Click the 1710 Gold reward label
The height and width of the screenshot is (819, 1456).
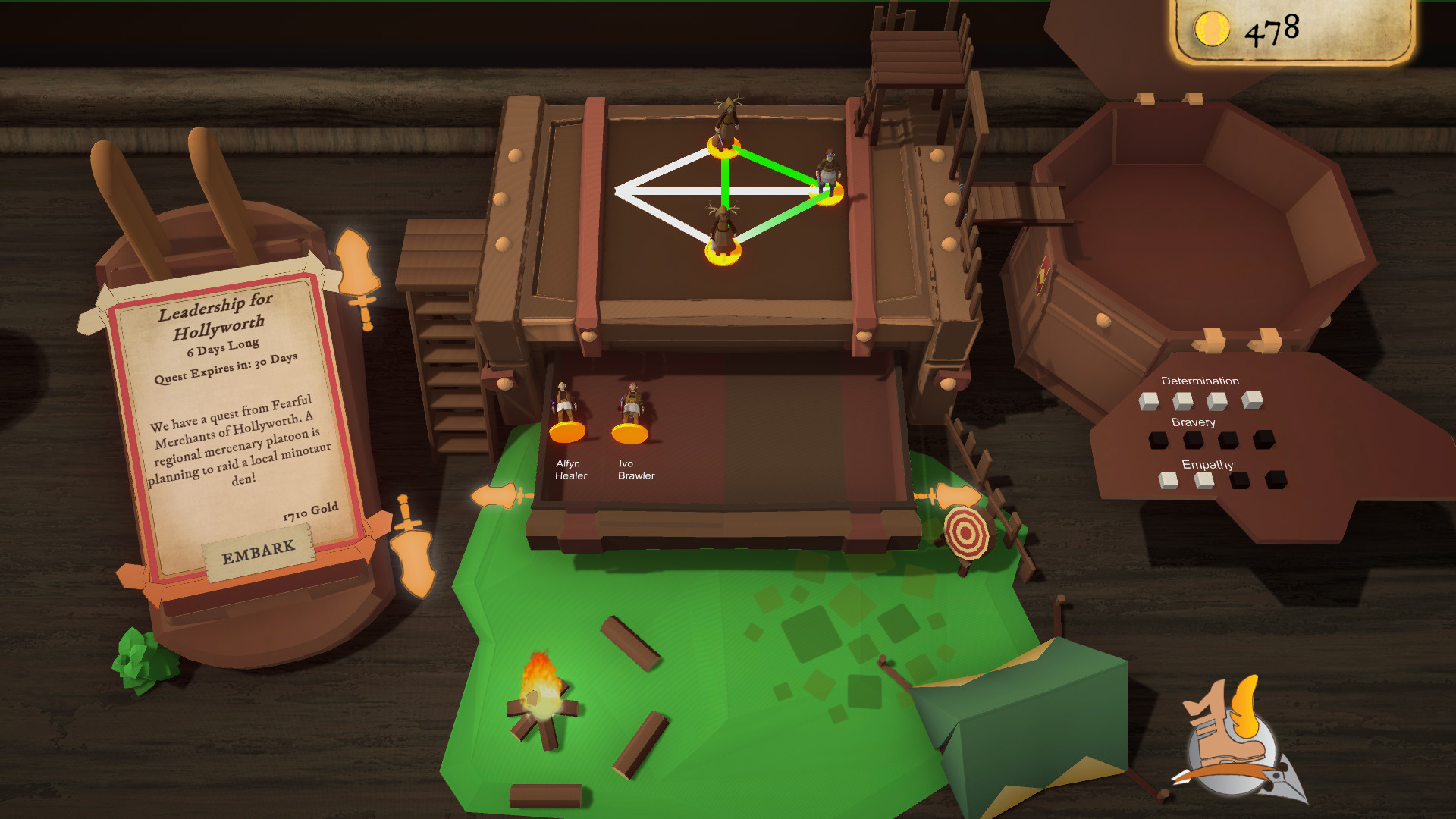click(x=309, y=512)
